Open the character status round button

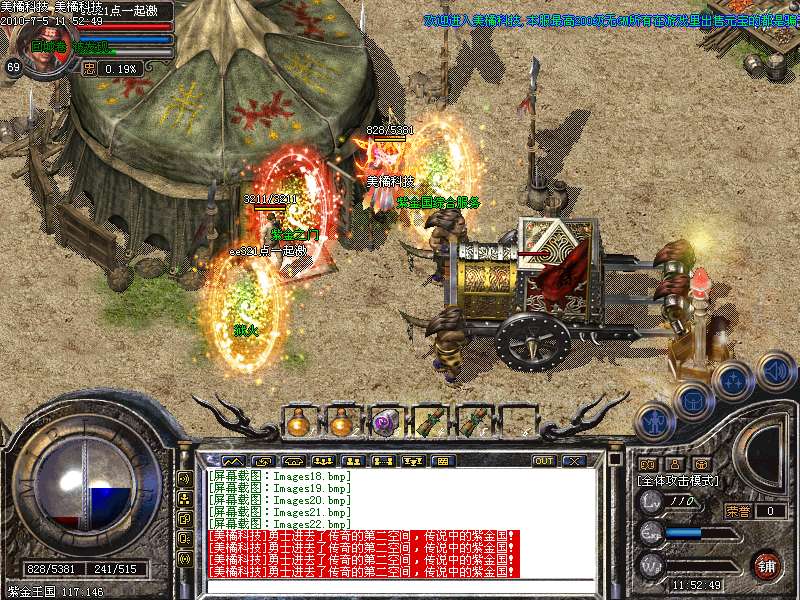coord(655,423)
